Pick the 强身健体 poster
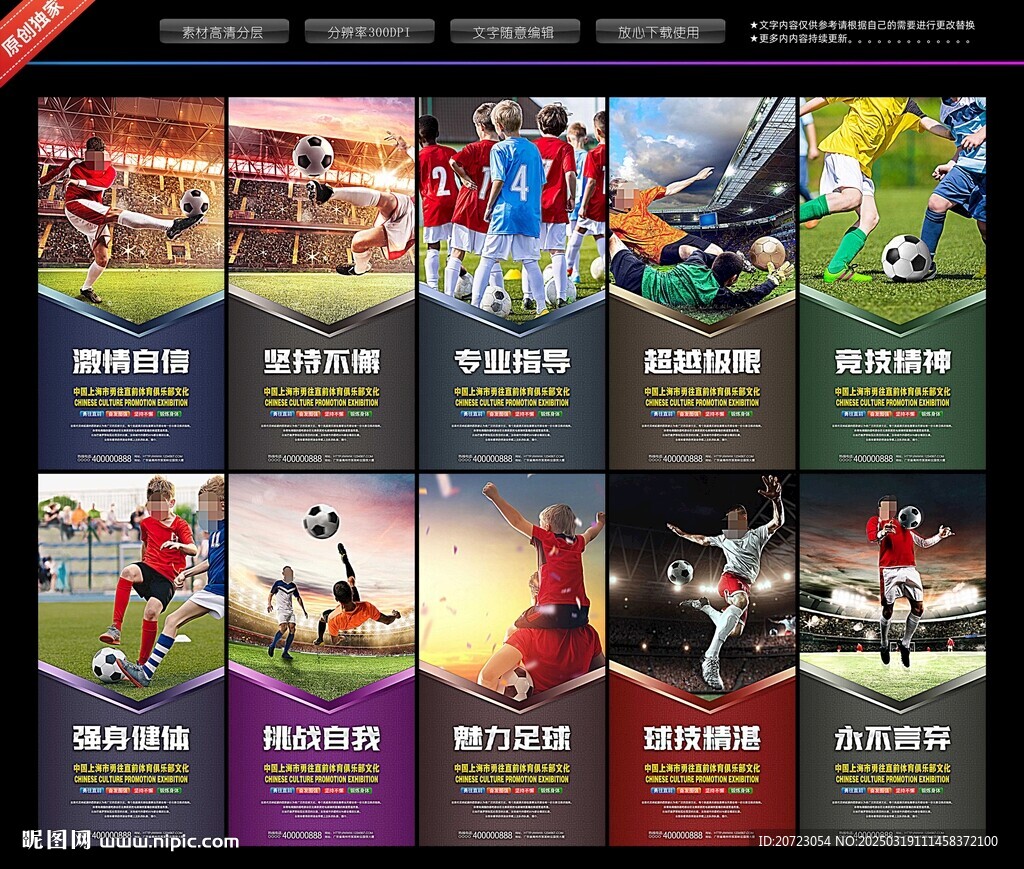The image size is (1024, 869). coord(131,660)
